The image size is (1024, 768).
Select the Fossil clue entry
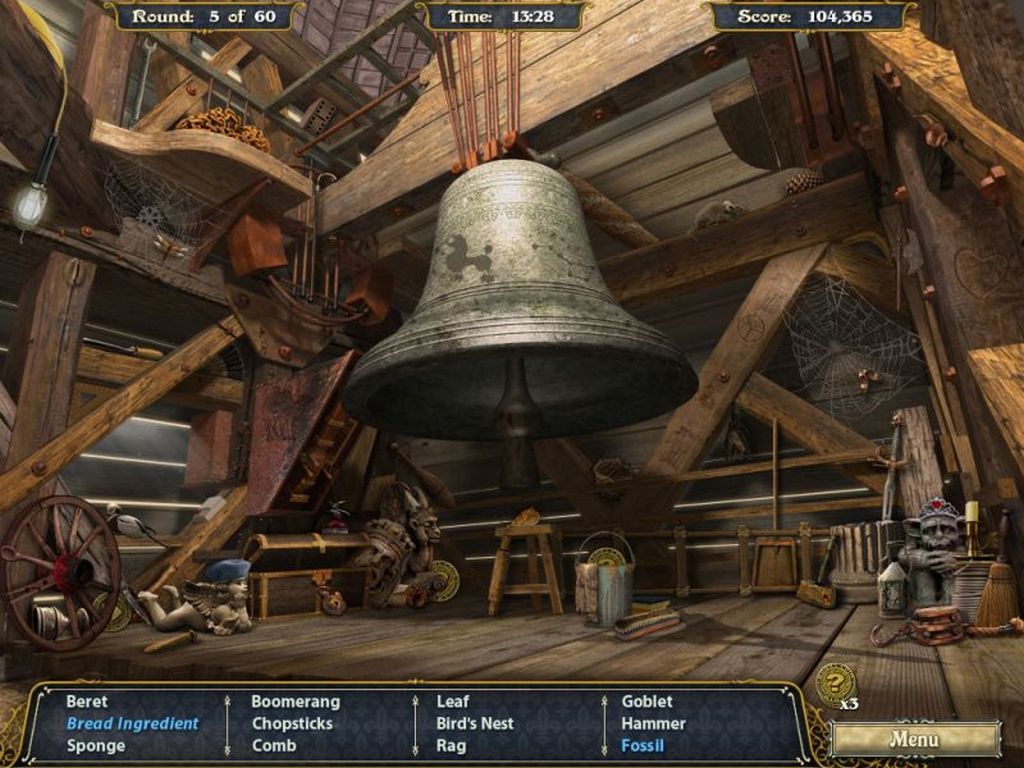coord(642,746)
